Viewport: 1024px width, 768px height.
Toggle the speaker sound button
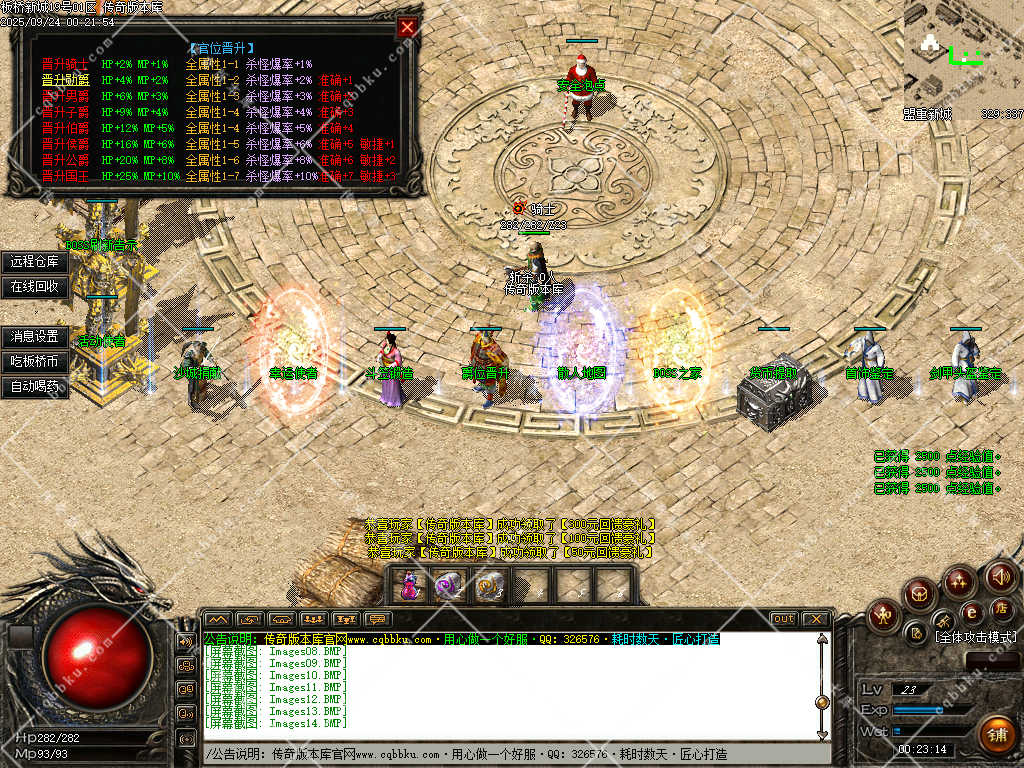(1001, 576)
